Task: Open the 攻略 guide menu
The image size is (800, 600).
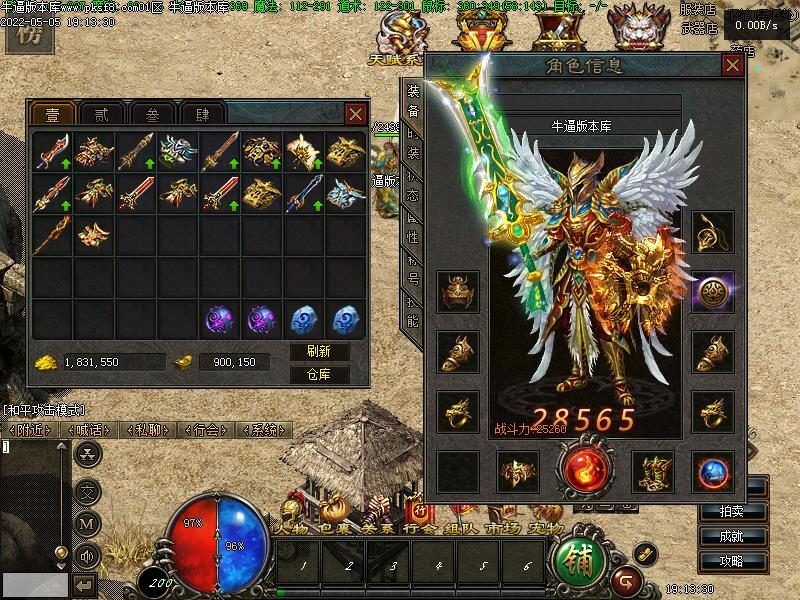Action: coord(730,561)
